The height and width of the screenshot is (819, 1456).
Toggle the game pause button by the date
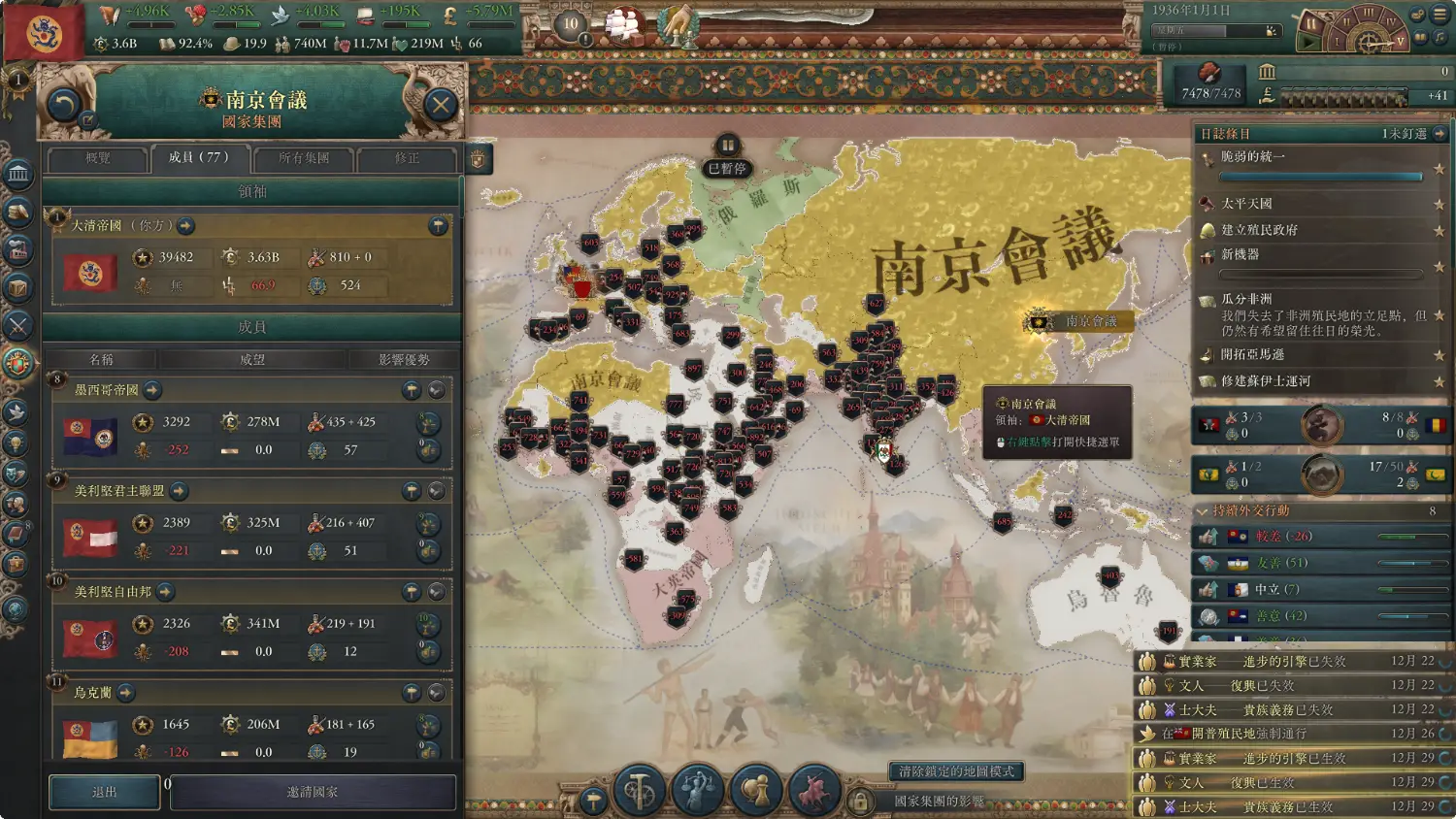tap(1310, 22)
